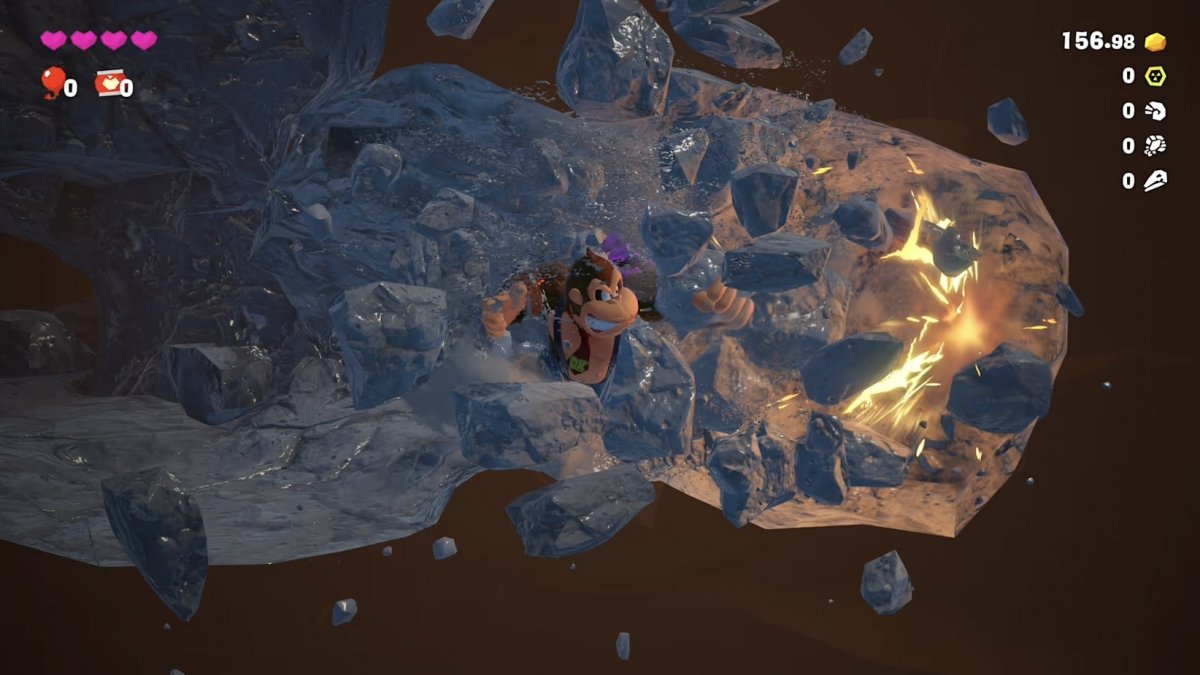
Task: Select the red heart juice can icon
Action: click(x=107, y=83)
